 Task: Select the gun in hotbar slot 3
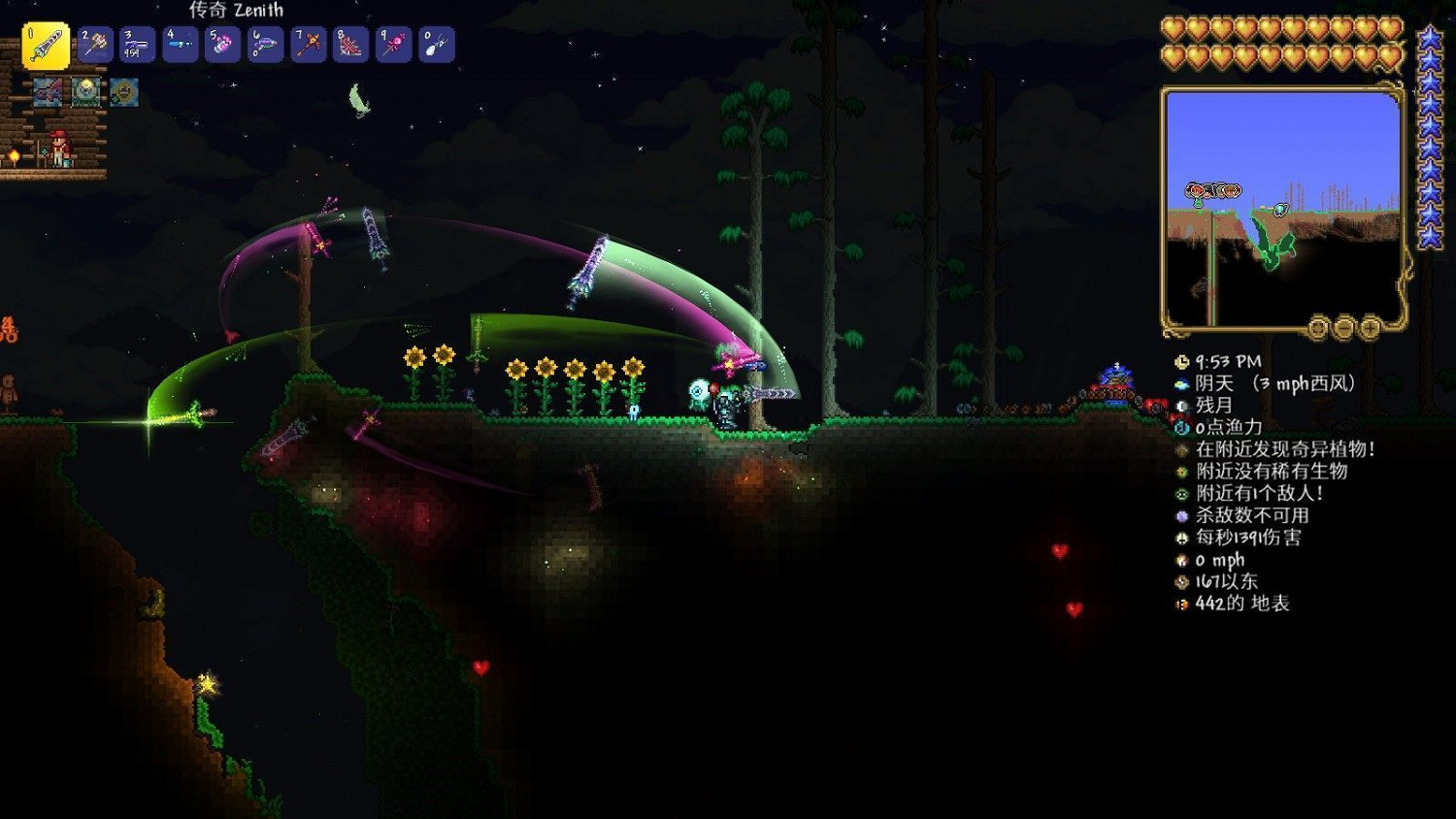(137, 44)
